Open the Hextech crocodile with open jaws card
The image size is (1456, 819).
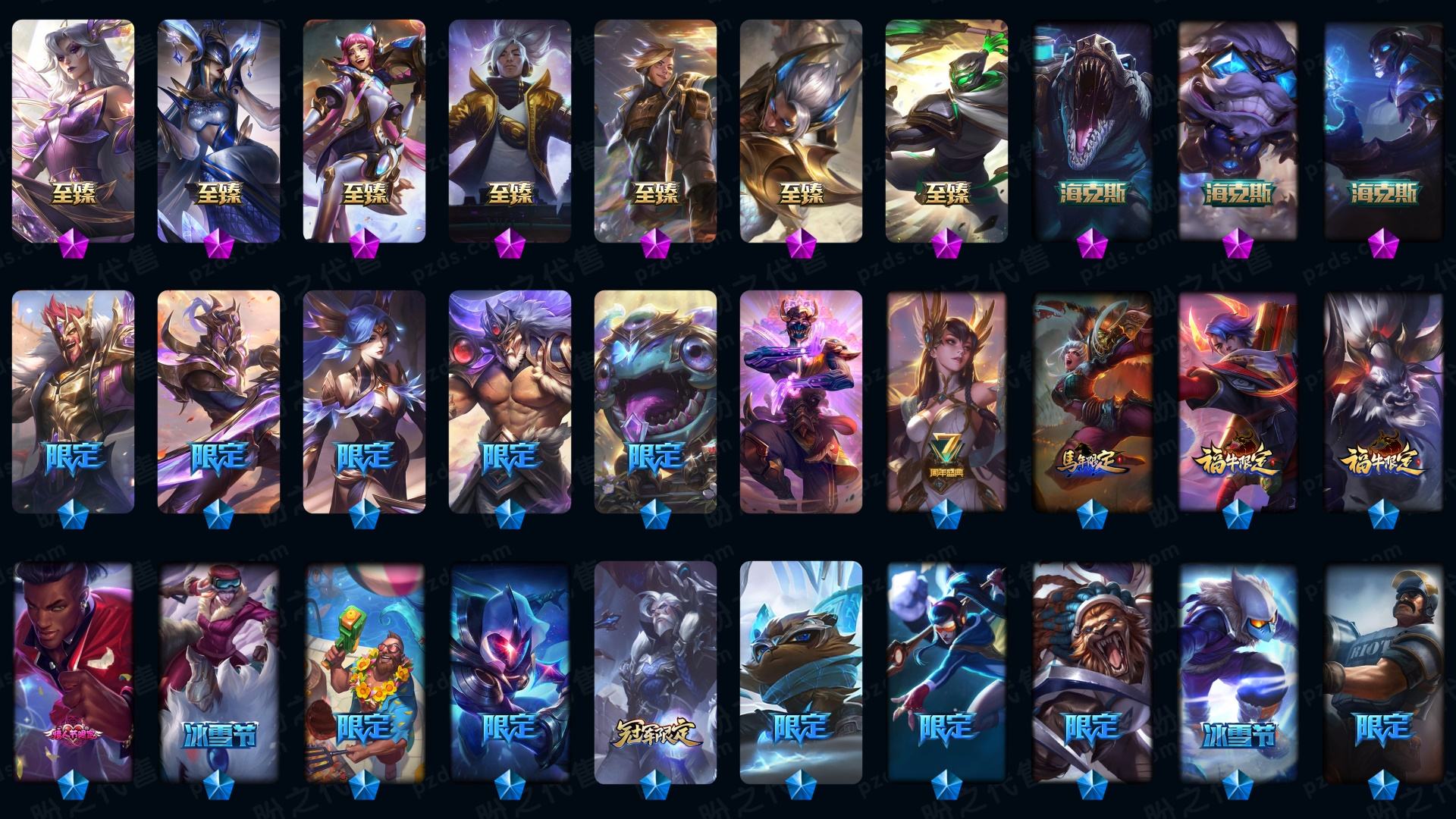(1092, 130)
